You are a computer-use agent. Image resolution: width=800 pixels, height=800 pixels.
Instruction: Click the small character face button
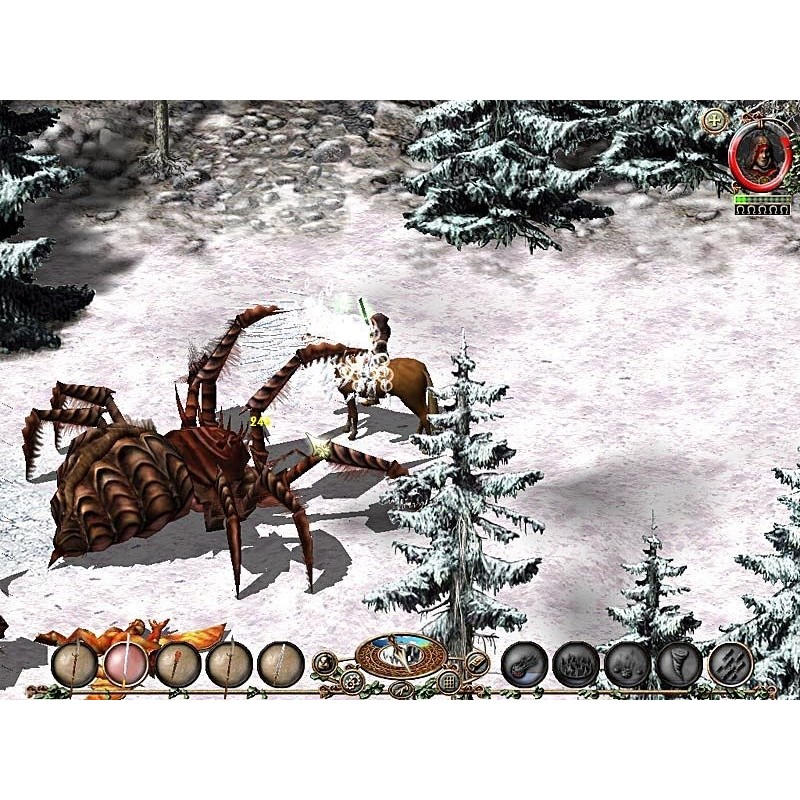pos(325,662)
